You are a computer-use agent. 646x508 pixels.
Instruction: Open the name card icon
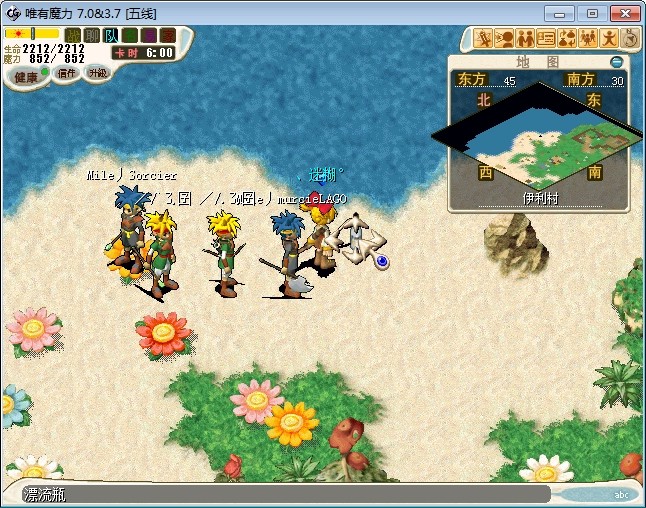coord(546,39)
